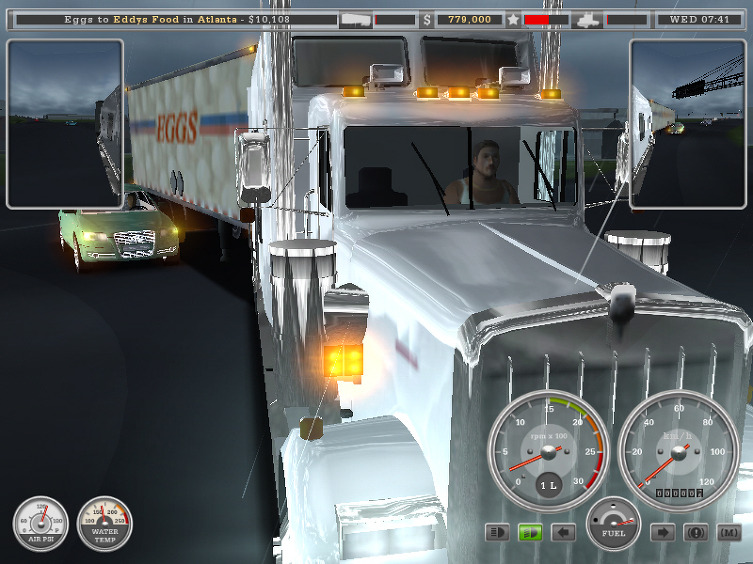Toggle the green low beam headlights
Screen dimensions: 753x564
[x=529, y=533]
